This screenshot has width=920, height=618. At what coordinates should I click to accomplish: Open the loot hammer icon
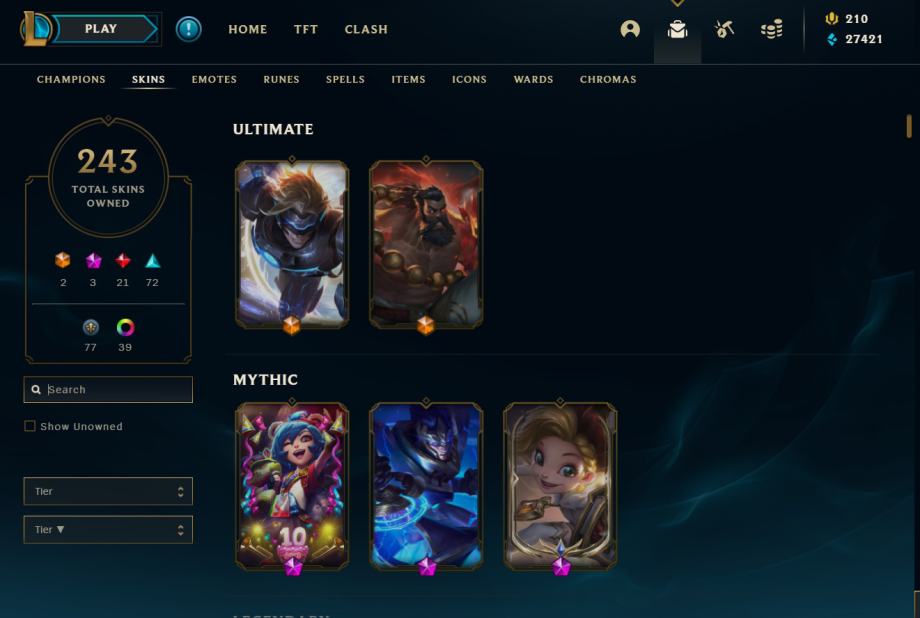pos(725,29)
